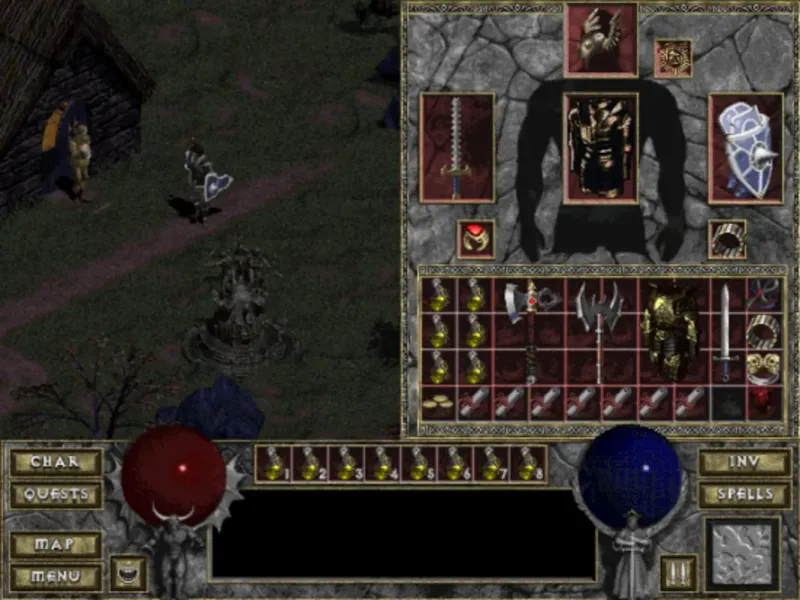This screenshot has height=600, width=800.
Task: Open the CHAR character sheet
Action: click(56, 462)
